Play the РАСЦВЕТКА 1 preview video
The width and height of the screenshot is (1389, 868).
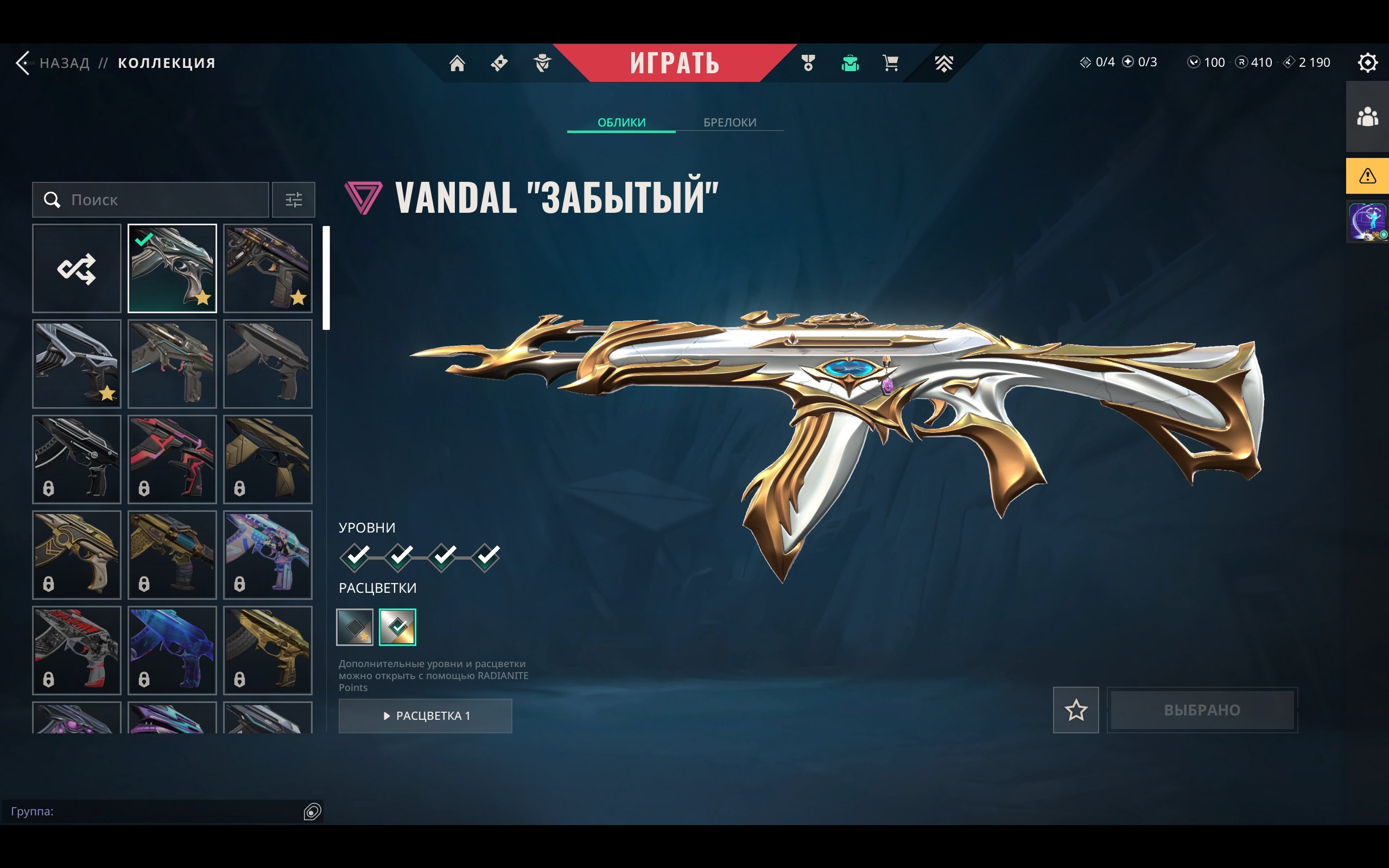pos(426,716)
